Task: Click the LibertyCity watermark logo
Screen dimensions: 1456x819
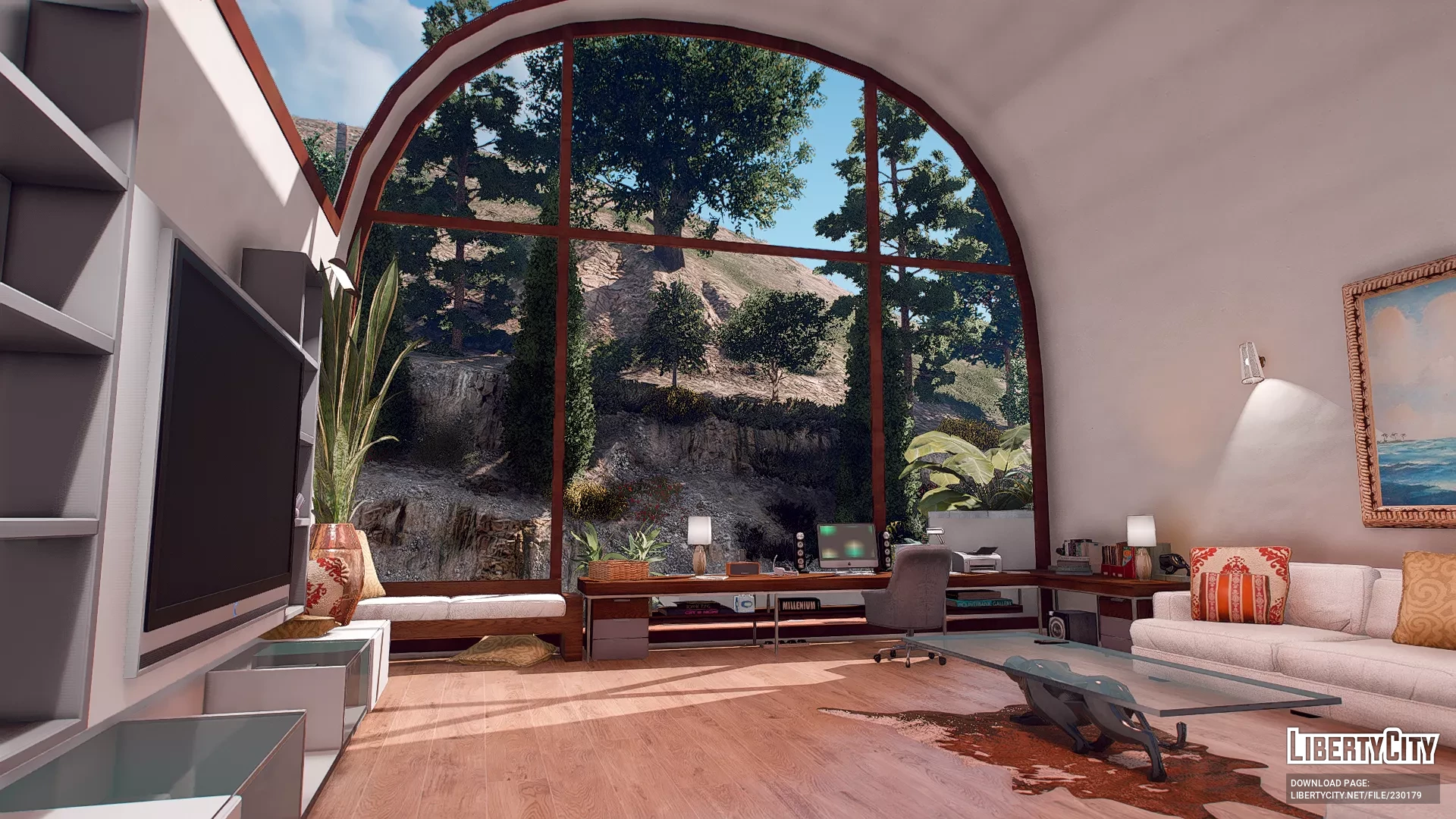Action: 1362,747
